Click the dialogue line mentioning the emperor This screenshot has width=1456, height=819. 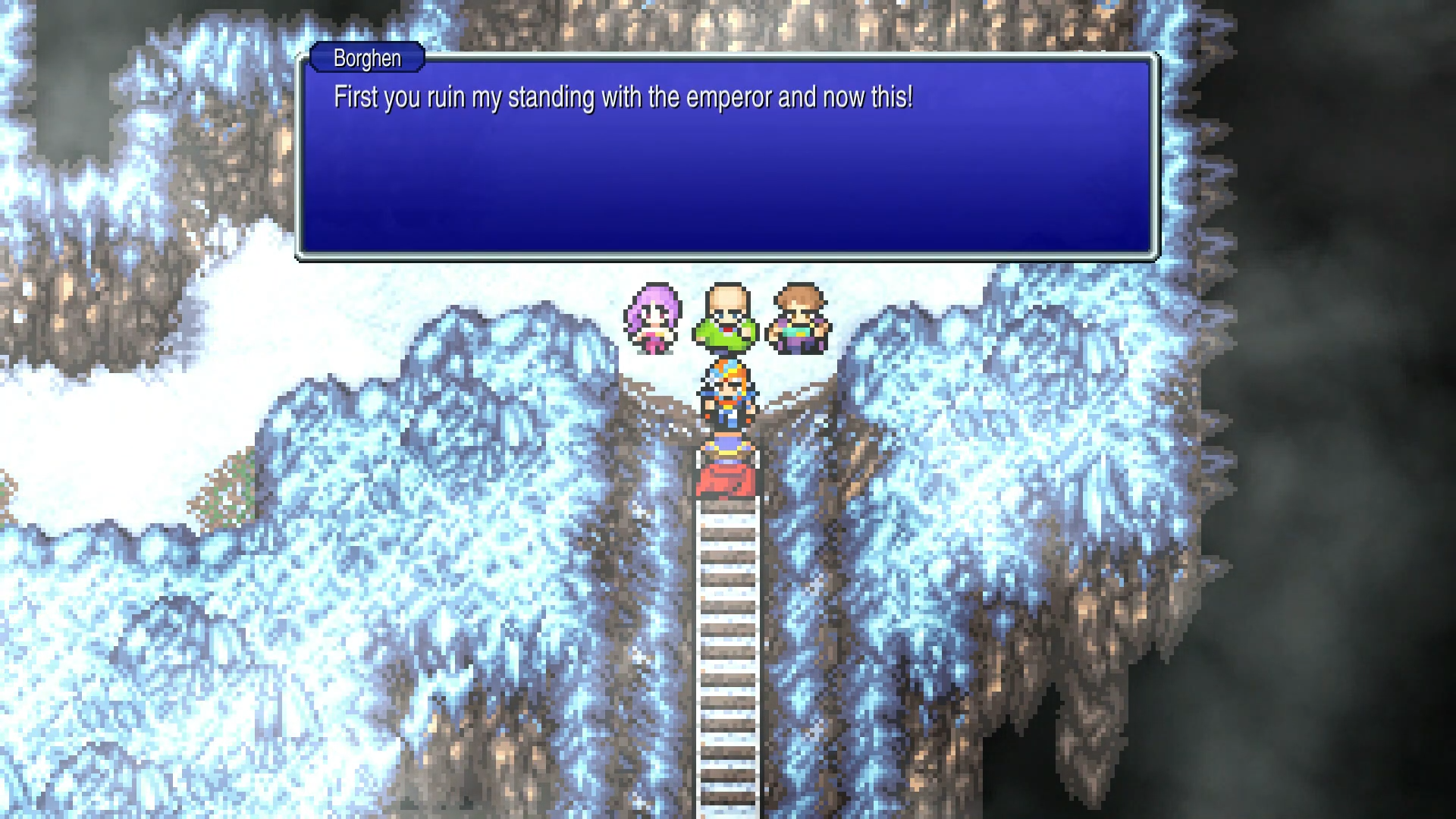pos(622,97)
